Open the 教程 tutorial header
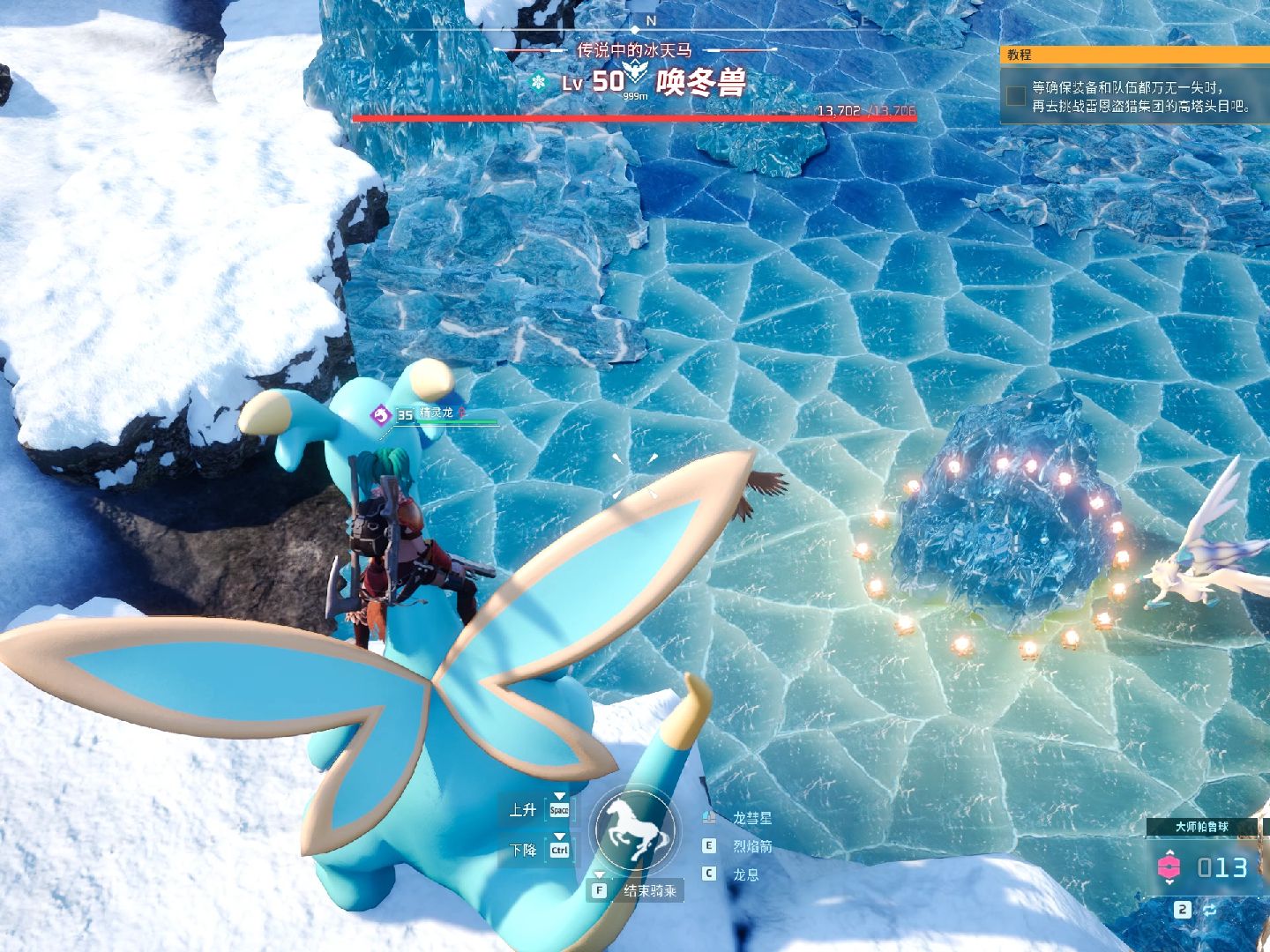Viewport: 1270px width, 952px height. coord(1020,55)
